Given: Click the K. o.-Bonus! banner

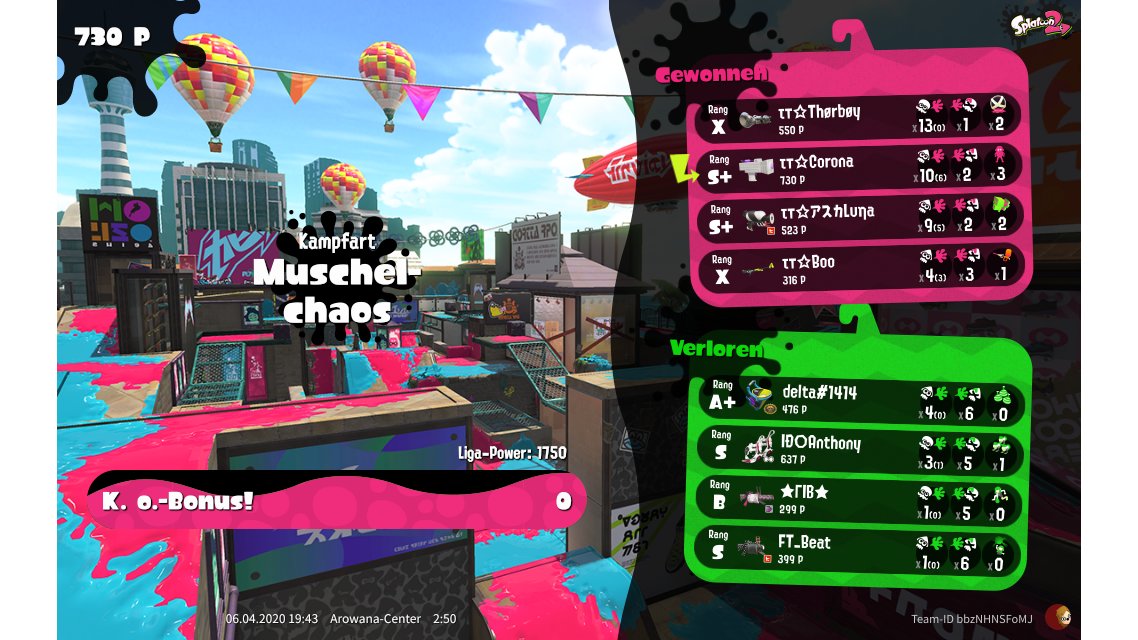Looking at the screenshot, I should (336, 500).
